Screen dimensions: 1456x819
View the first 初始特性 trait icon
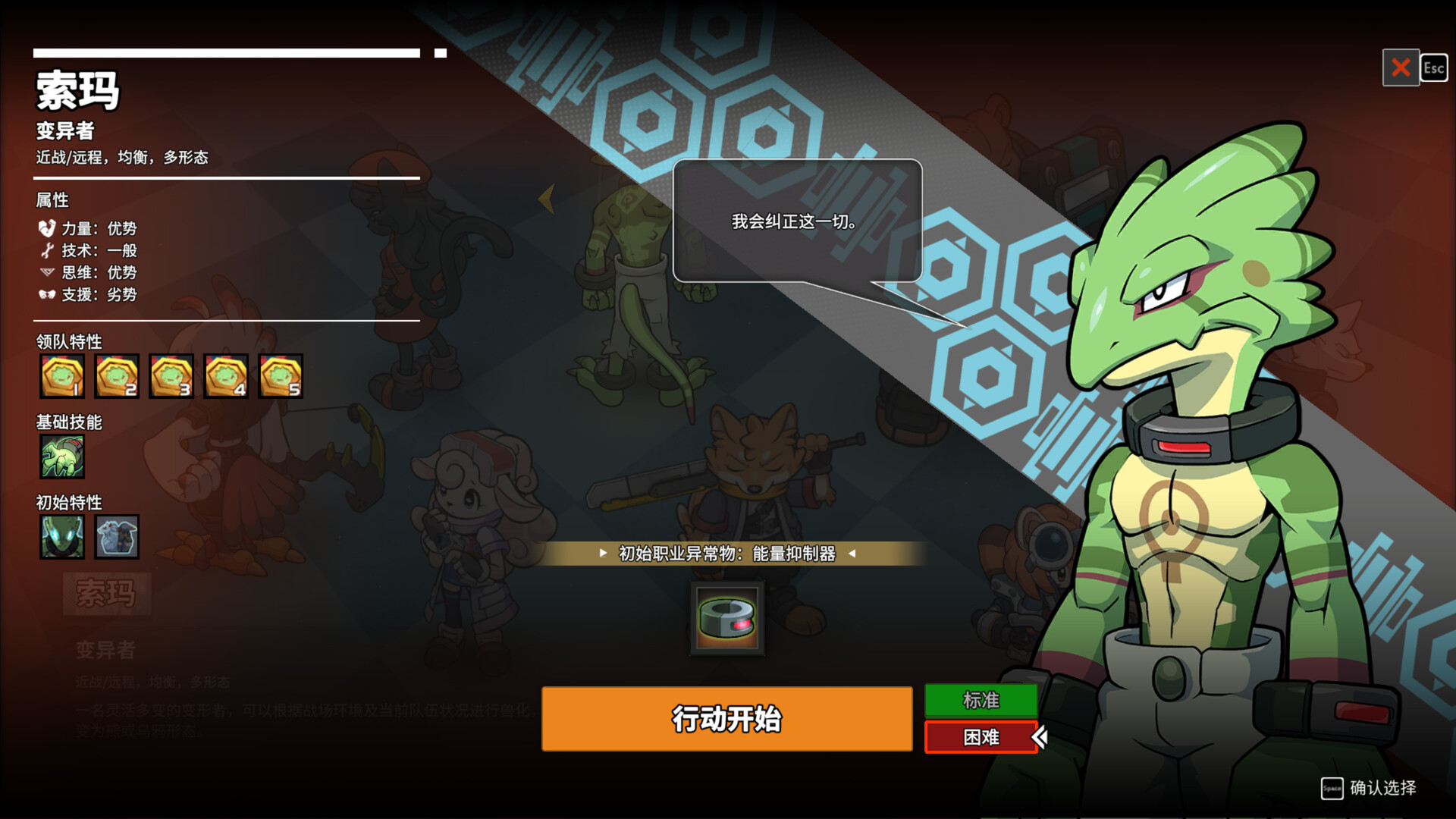62,537
